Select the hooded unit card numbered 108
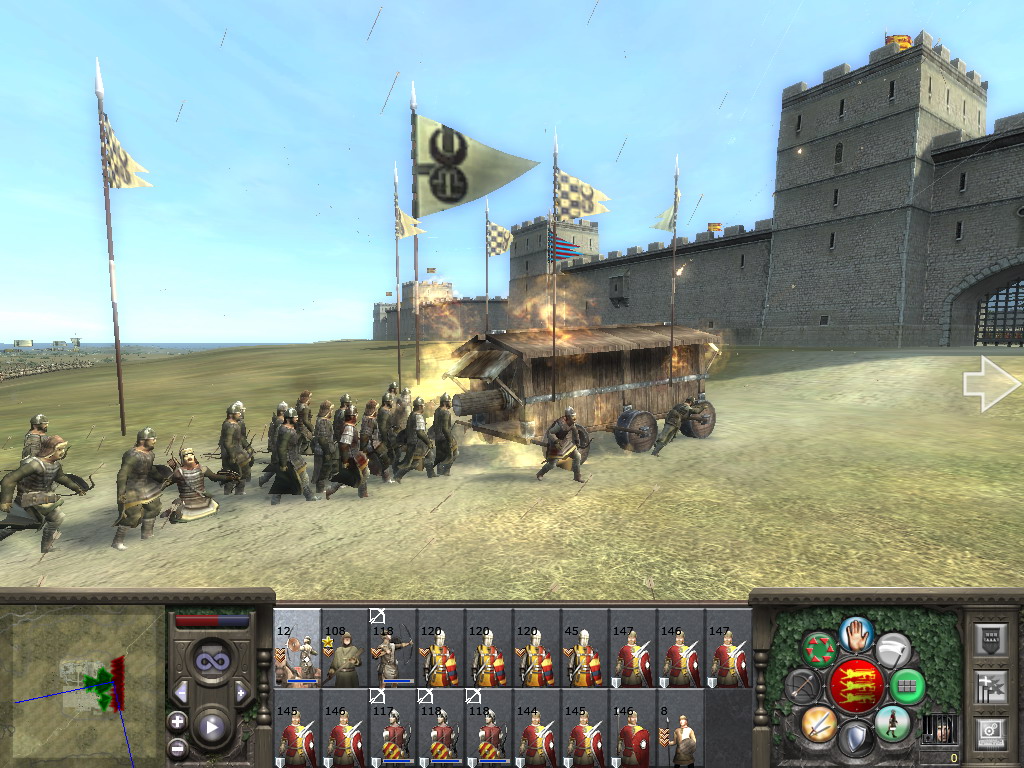This screenshot has height=768, width=1024. (x=345, y=648)
